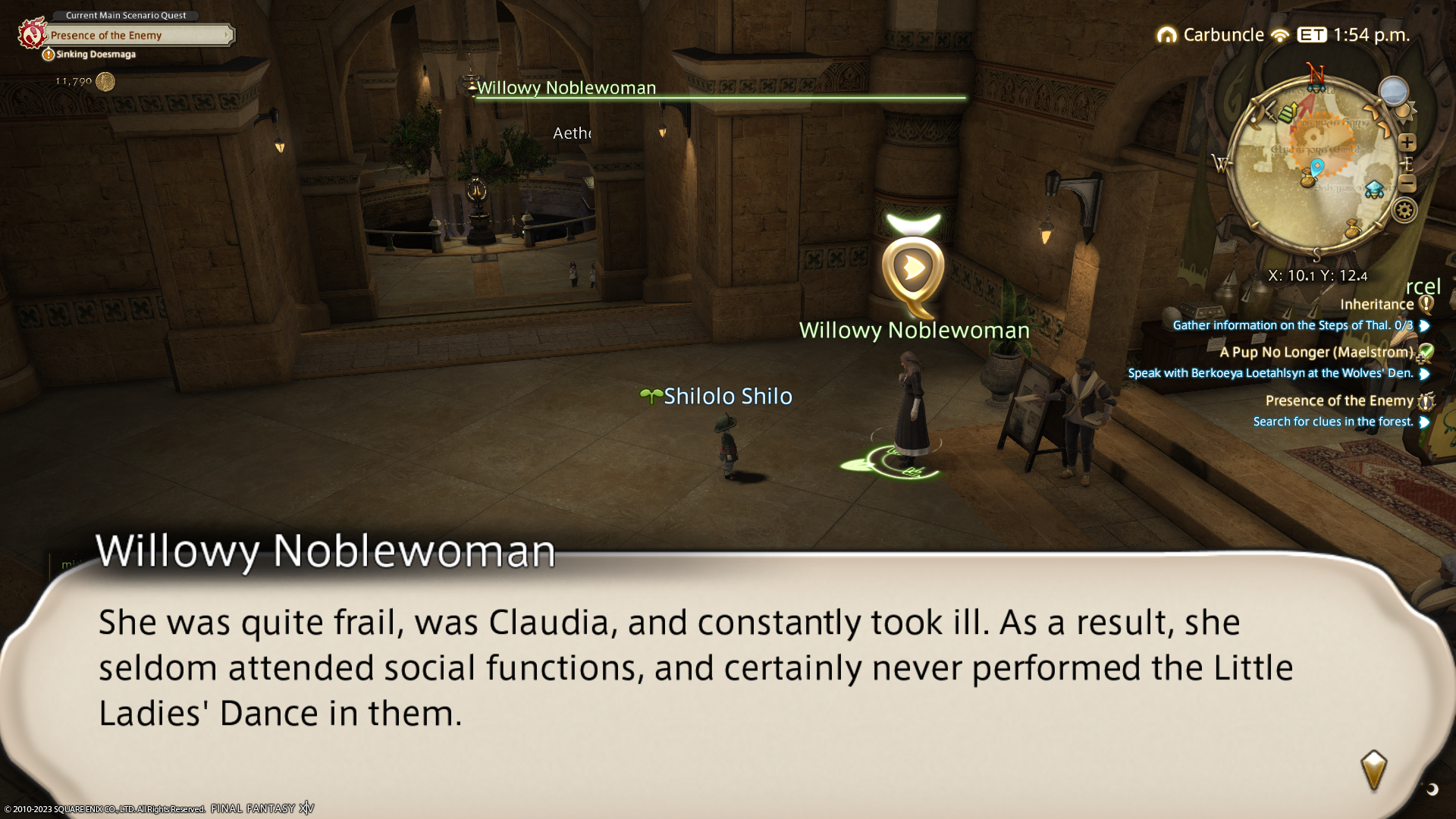Click the Search for clues in the forest objective

(1332, 422)
